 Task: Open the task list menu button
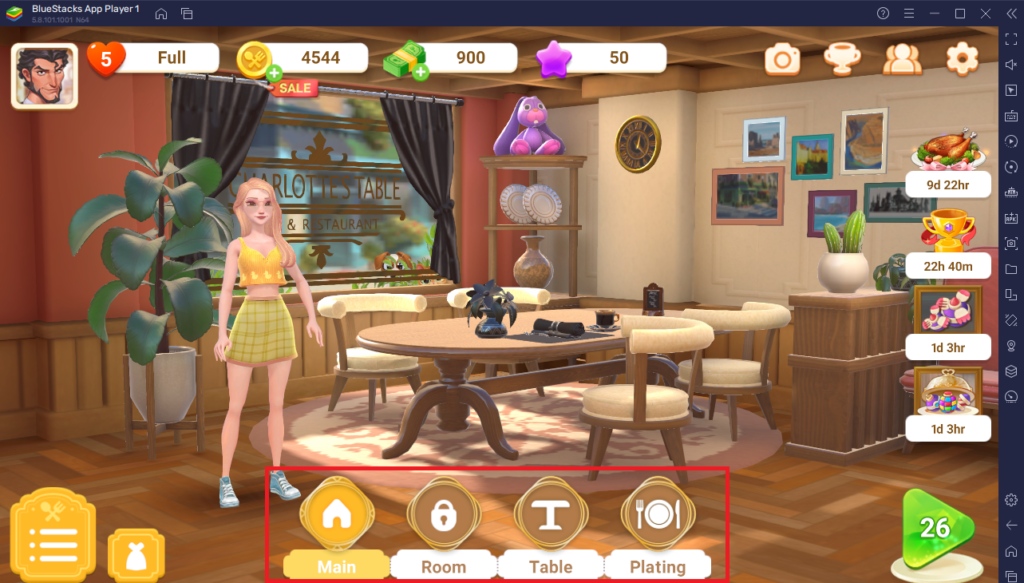[x=52, y=535]
